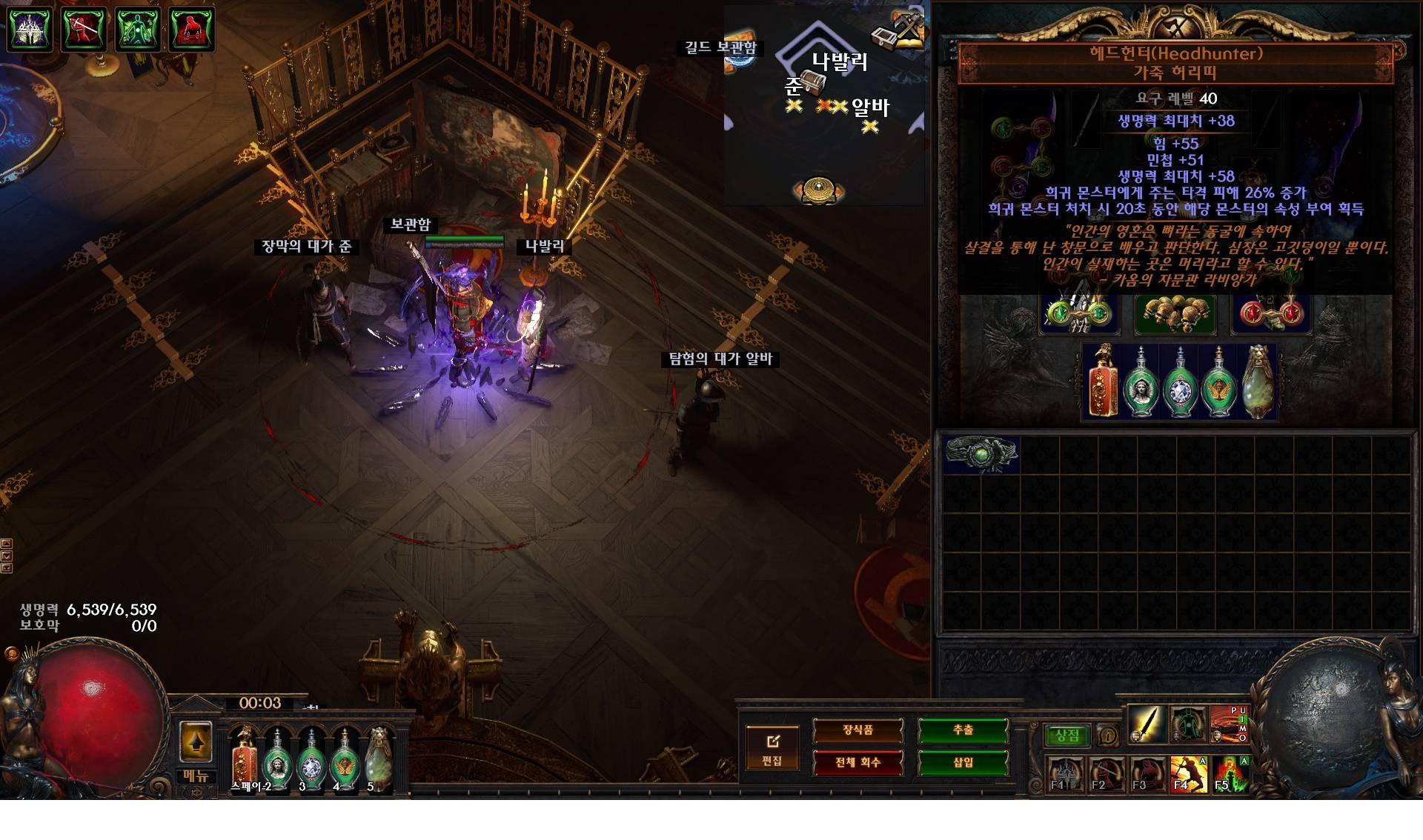1423x840 pixels.
Task: Click the 길드 보관함 guild stash label
Action: click(x=720, y=48)
